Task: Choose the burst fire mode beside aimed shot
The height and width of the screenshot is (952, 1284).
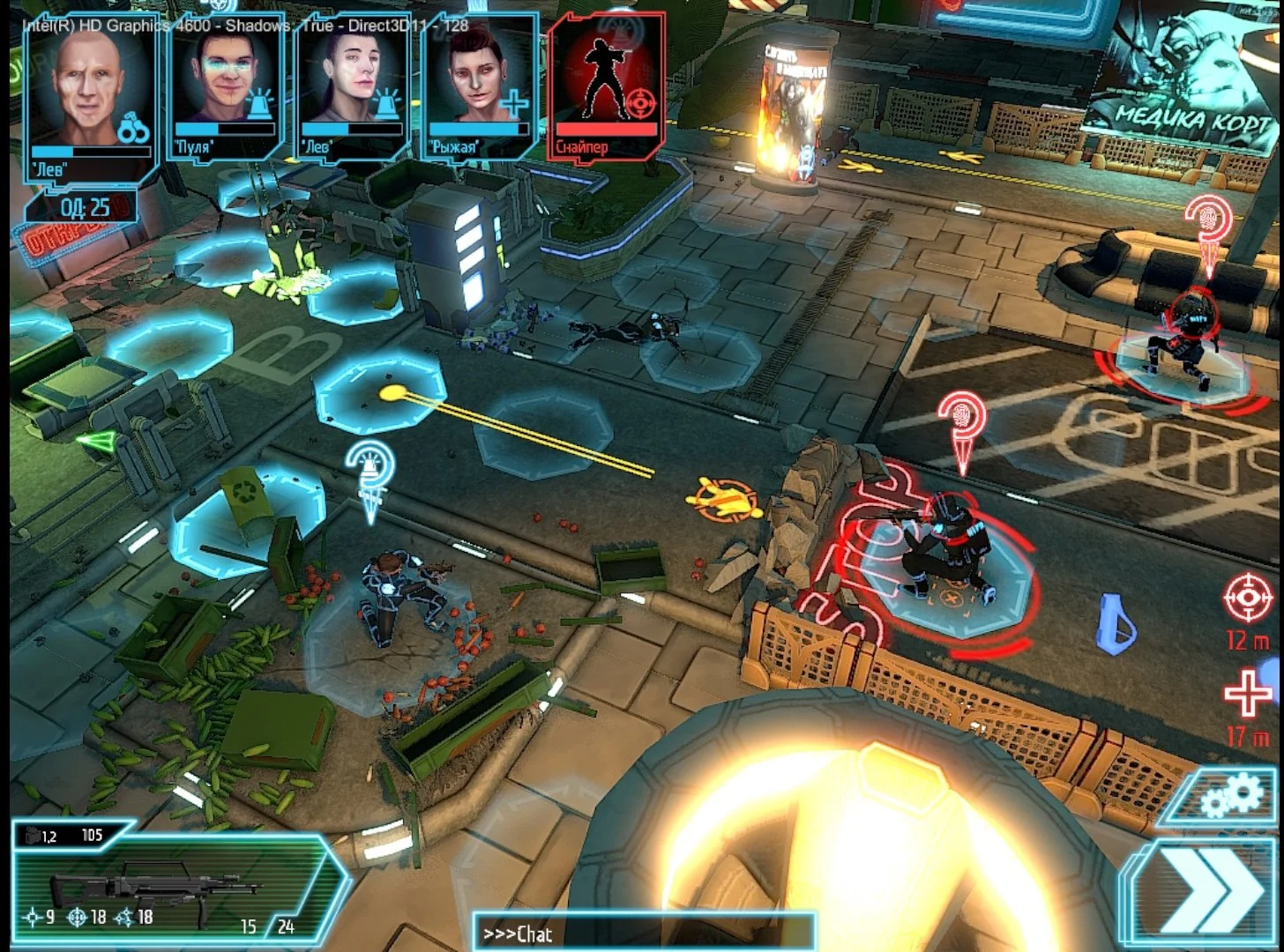Action: point(133,918)
